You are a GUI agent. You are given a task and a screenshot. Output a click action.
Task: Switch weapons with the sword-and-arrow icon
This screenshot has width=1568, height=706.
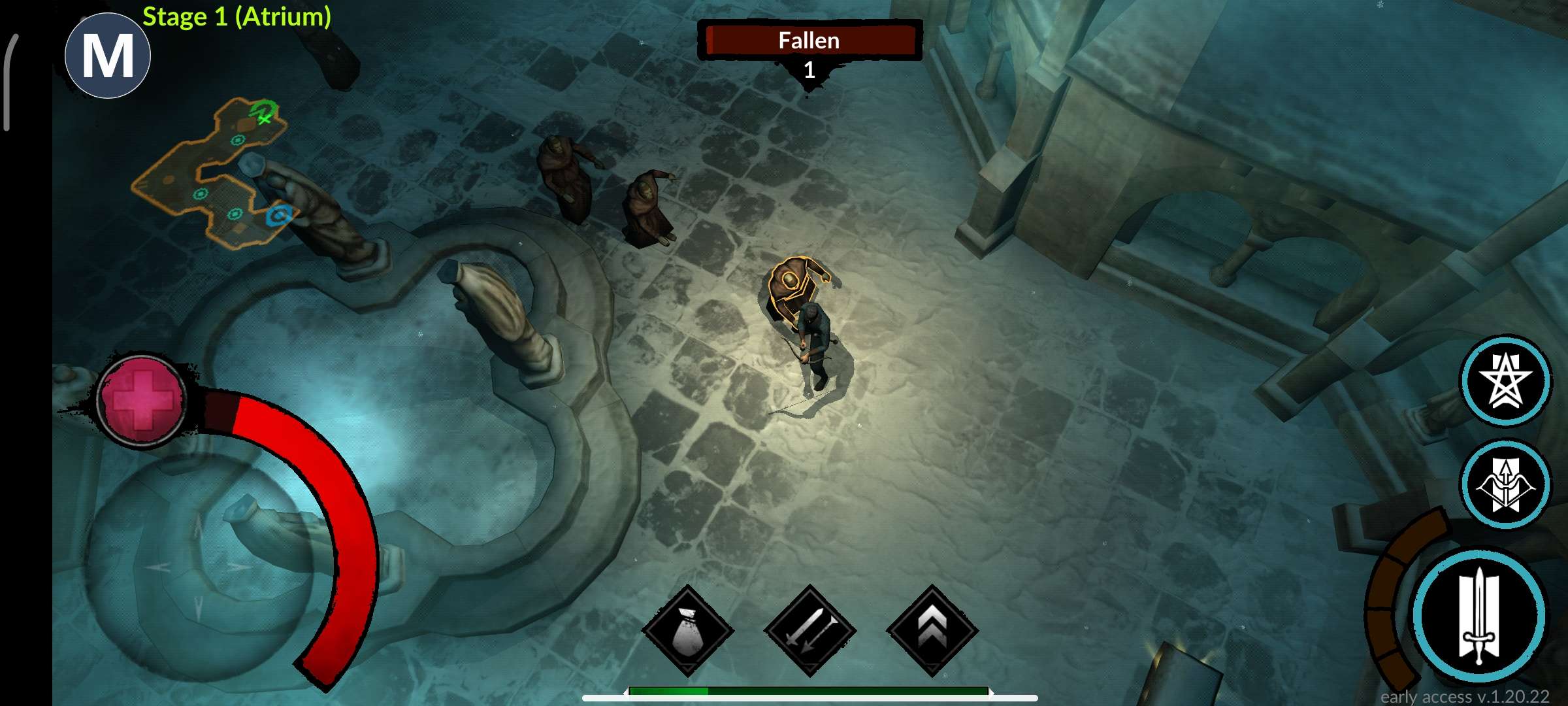click(809, 631)
